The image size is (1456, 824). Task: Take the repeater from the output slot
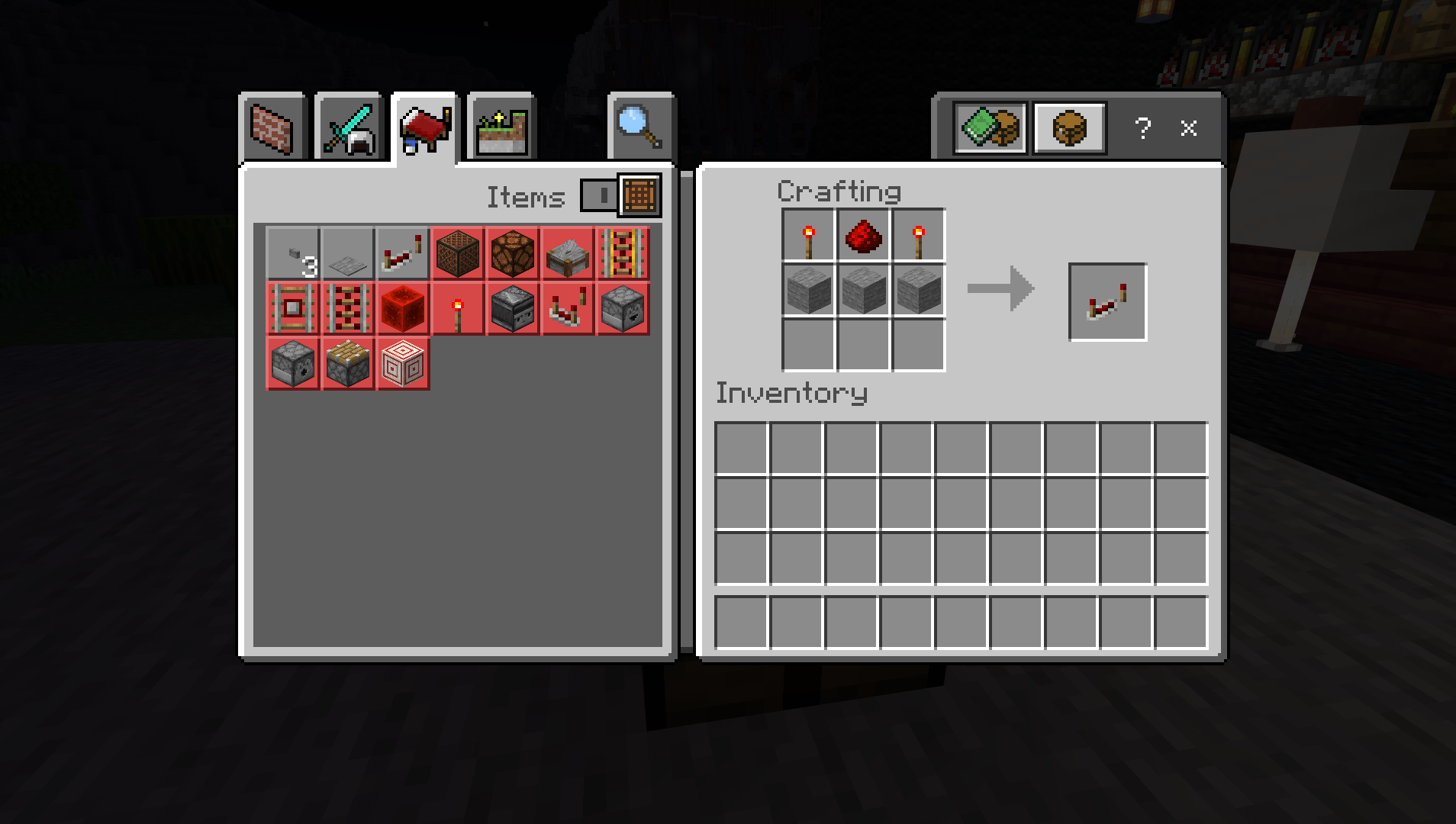1106,299
